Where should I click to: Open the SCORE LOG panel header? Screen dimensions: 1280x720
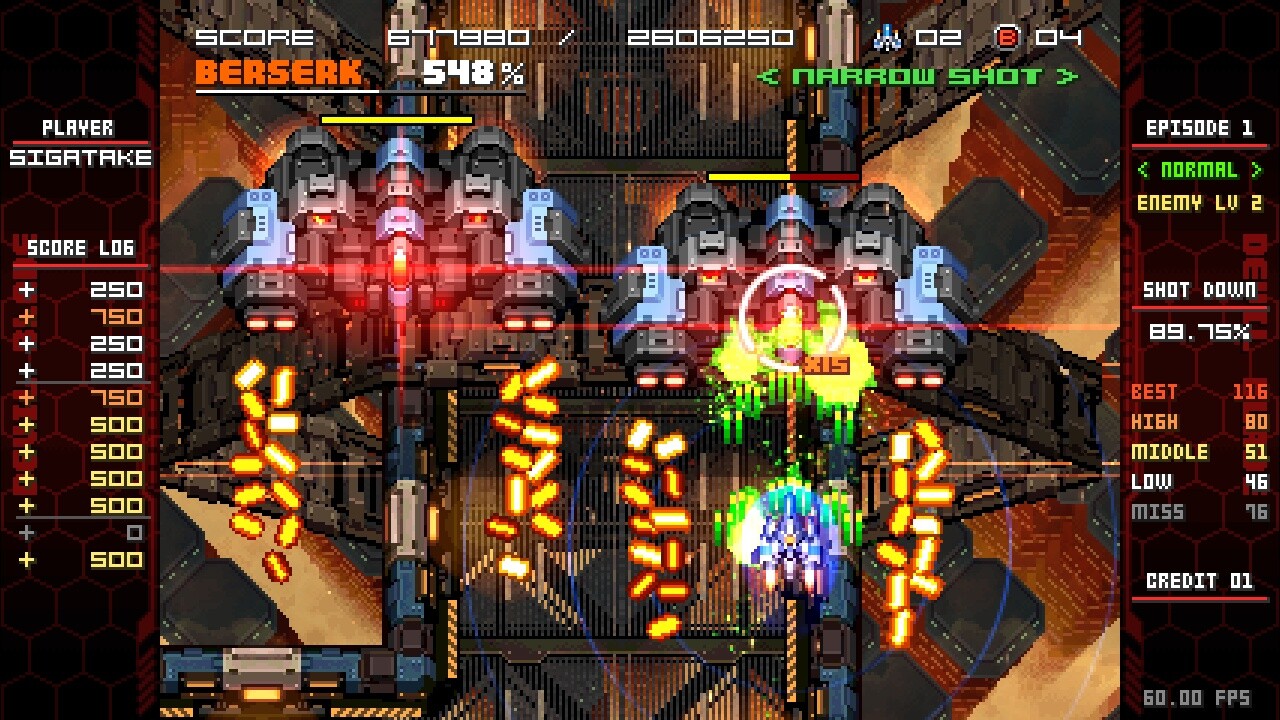[x=79, y=248]
